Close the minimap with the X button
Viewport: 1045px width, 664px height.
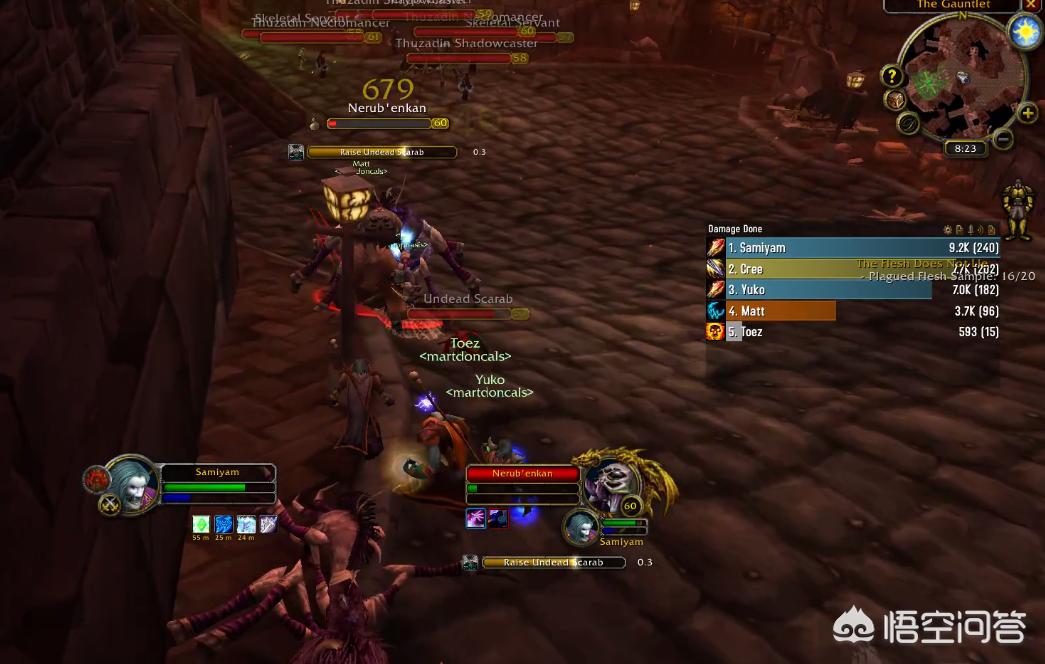[1032, 4]
